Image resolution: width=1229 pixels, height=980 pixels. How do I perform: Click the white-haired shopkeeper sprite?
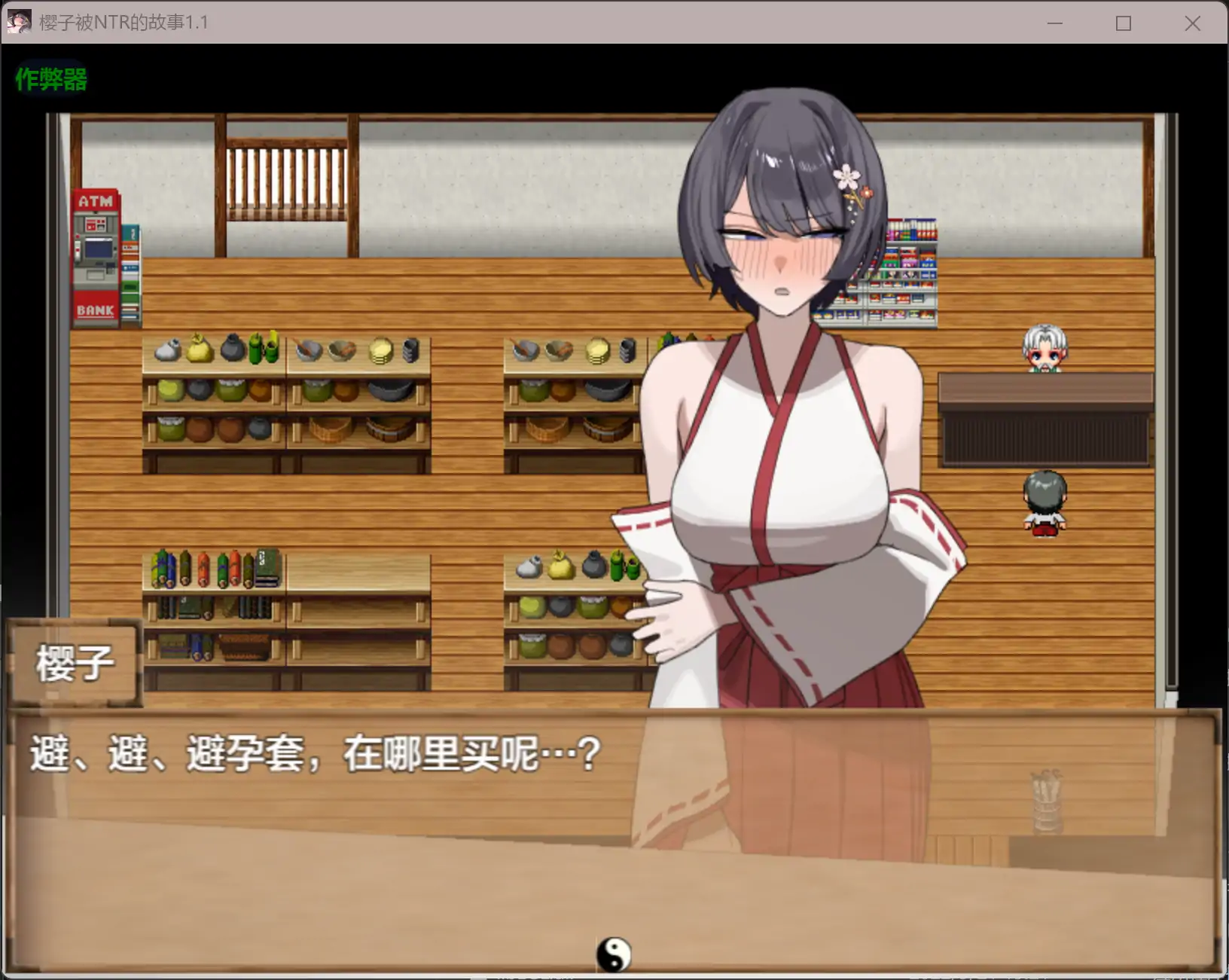1046,347
